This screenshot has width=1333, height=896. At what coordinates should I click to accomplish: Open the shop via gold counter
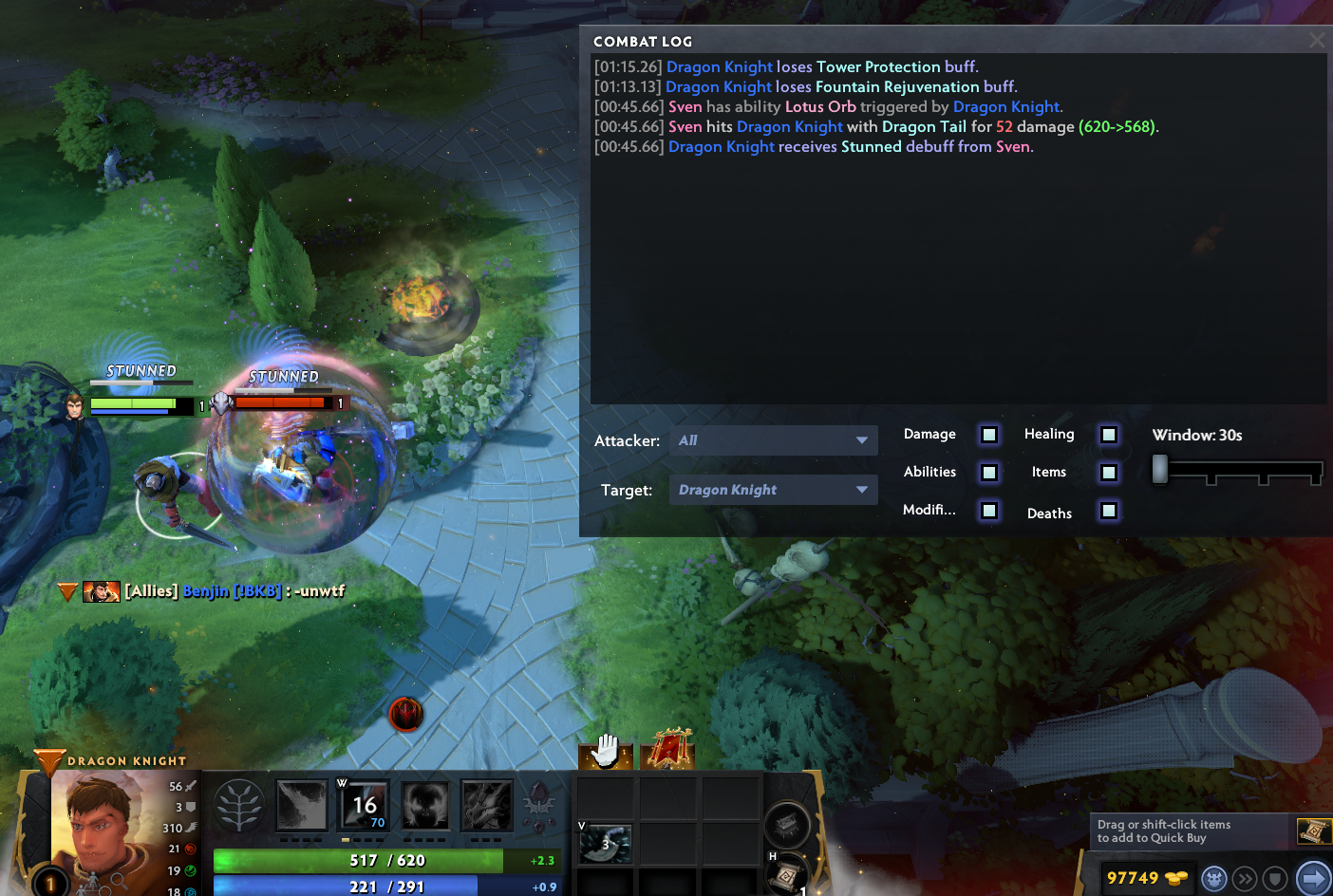click(1135, 878)
